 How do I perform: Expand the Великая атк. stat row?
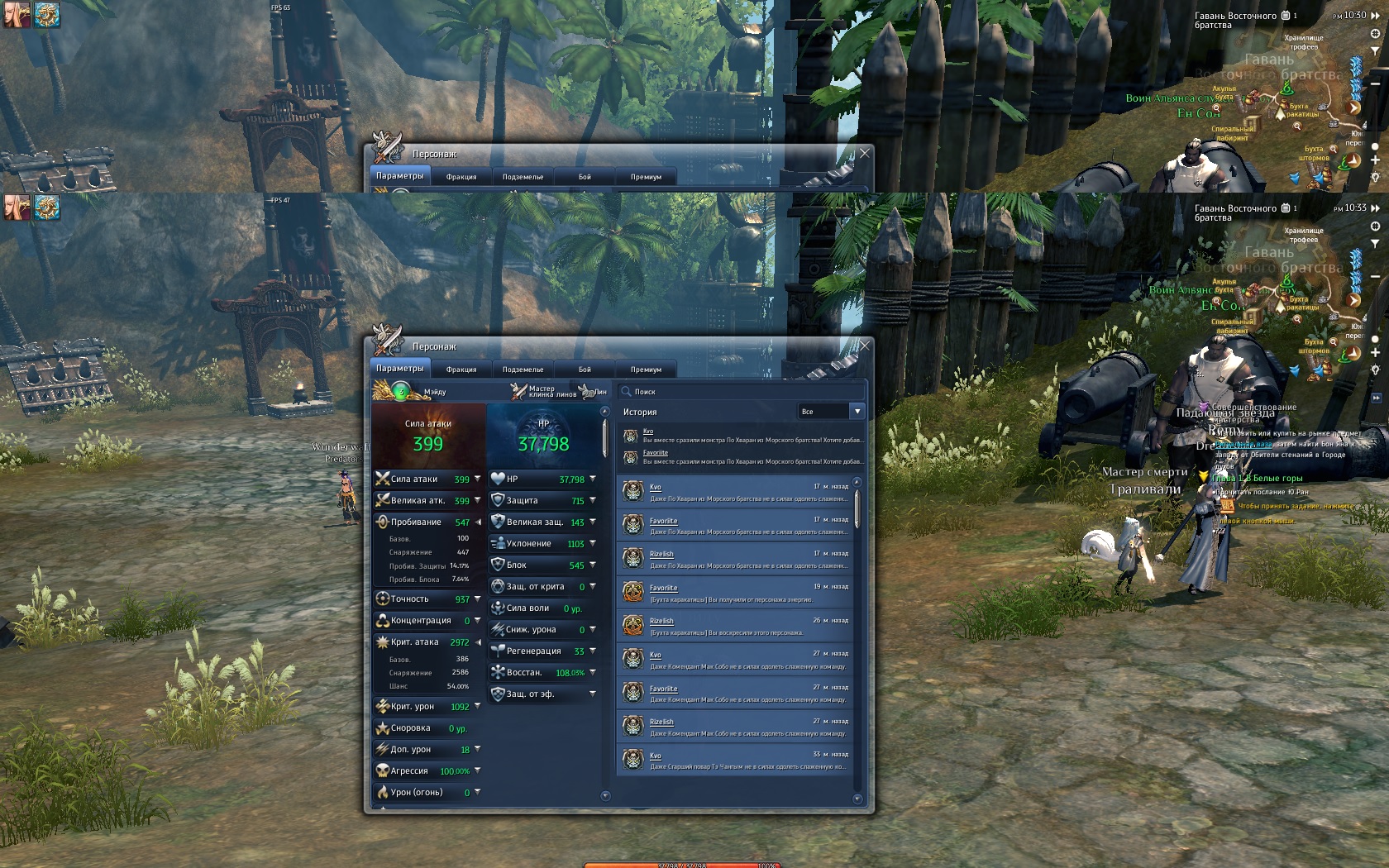coord(478,500)
